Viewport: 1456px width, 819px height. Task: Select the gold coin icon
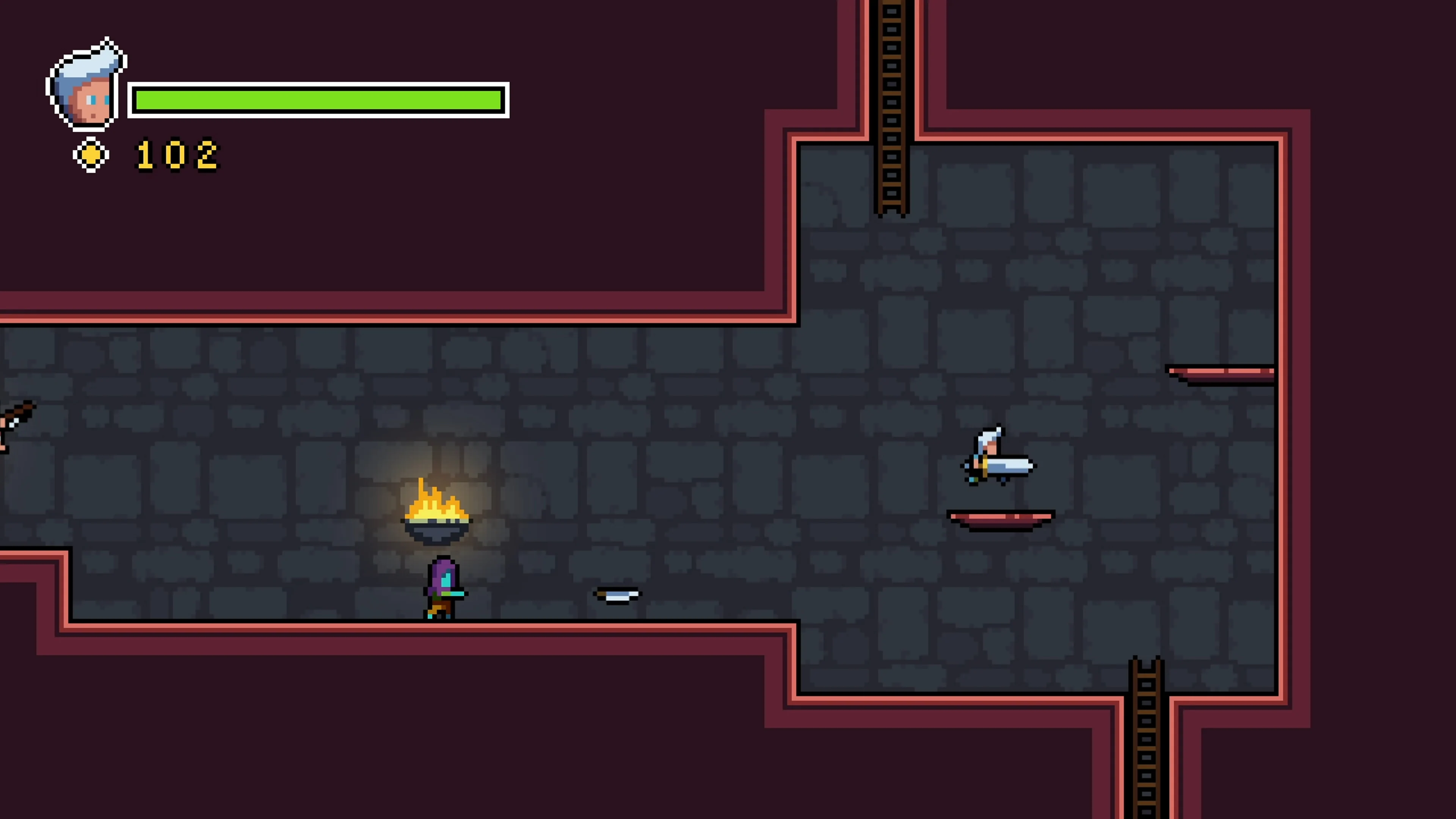[91, 154]
